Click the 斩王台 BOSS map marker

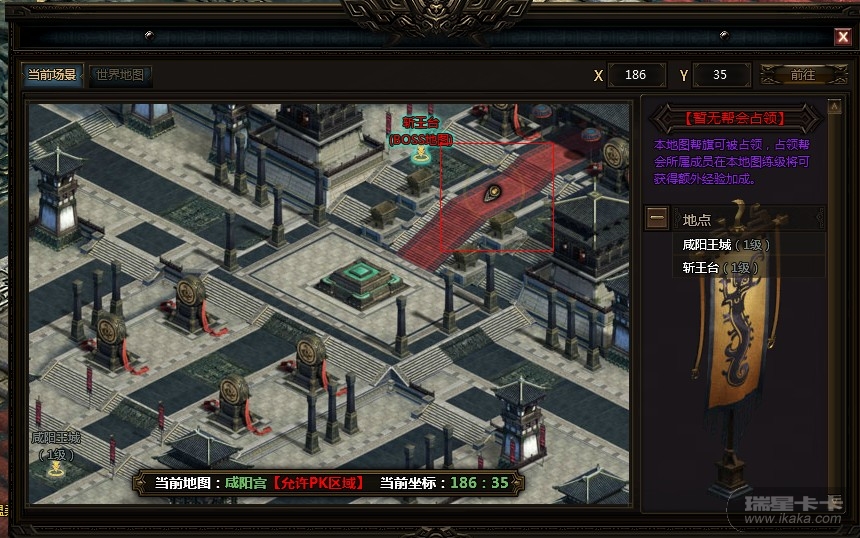pos(422,154)
